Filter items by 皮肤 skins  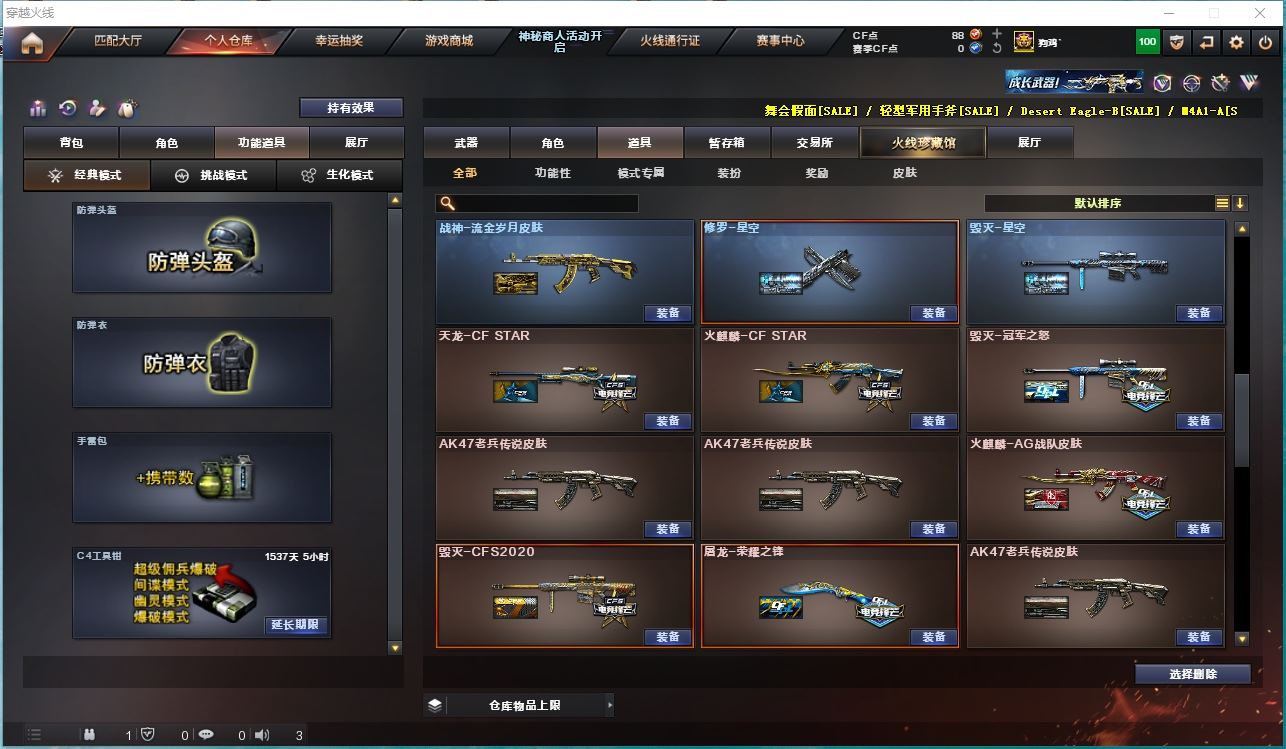pos(904,173)
